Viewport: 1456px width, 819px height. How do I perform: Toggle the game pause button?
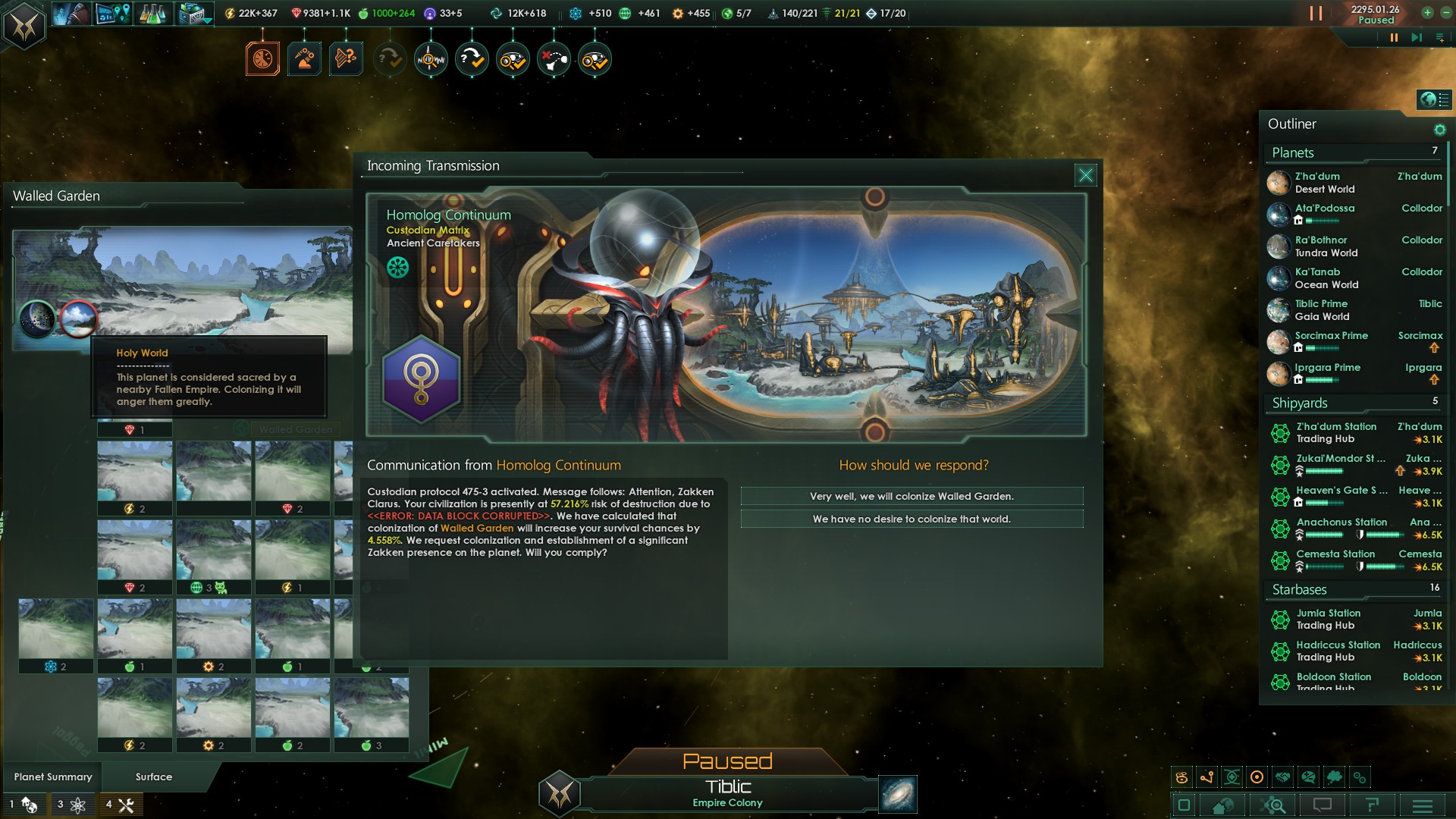1393,37
